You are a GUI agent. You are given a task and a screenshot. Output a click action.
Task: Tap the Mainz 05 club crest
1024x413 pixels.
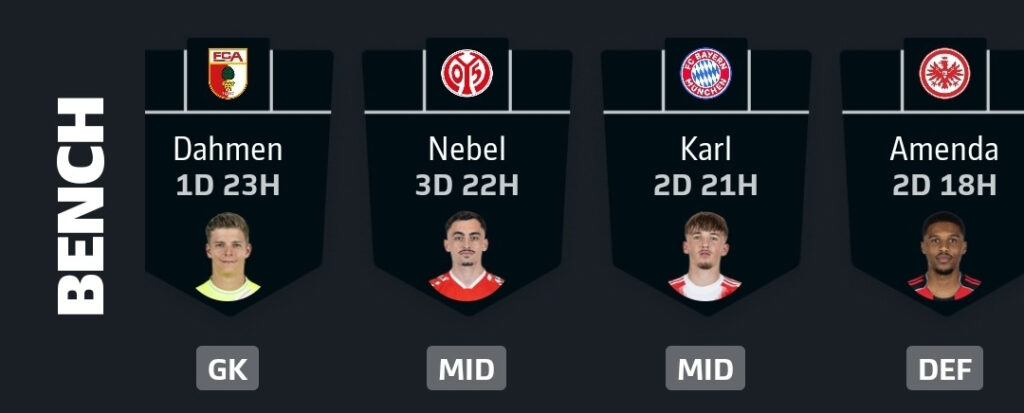tap(467, 73)
